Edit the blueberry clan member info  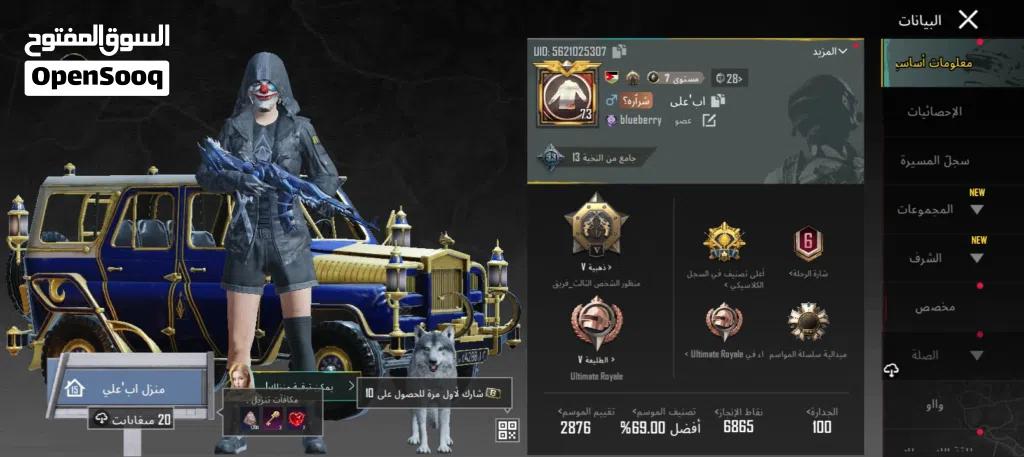pos(709,120)
